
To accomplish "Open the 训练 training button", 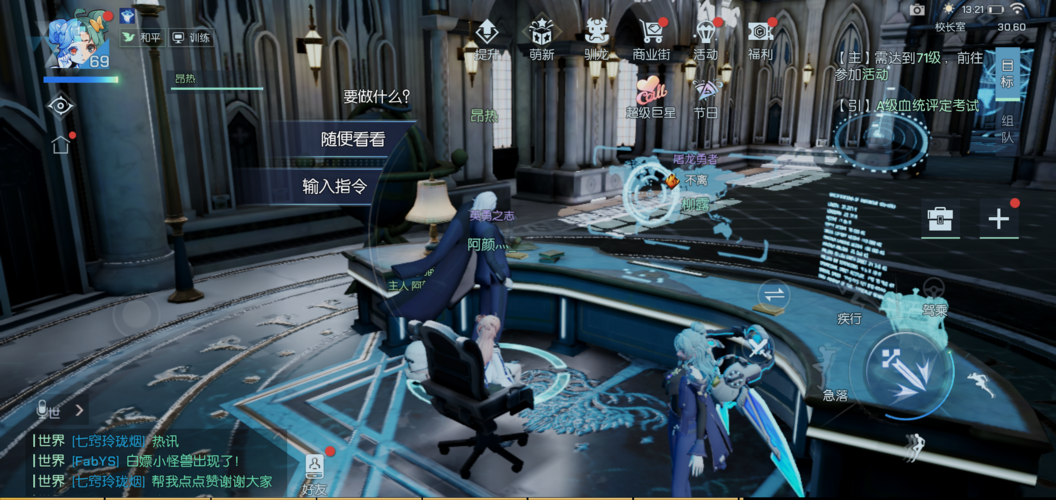I will (191, 38).
